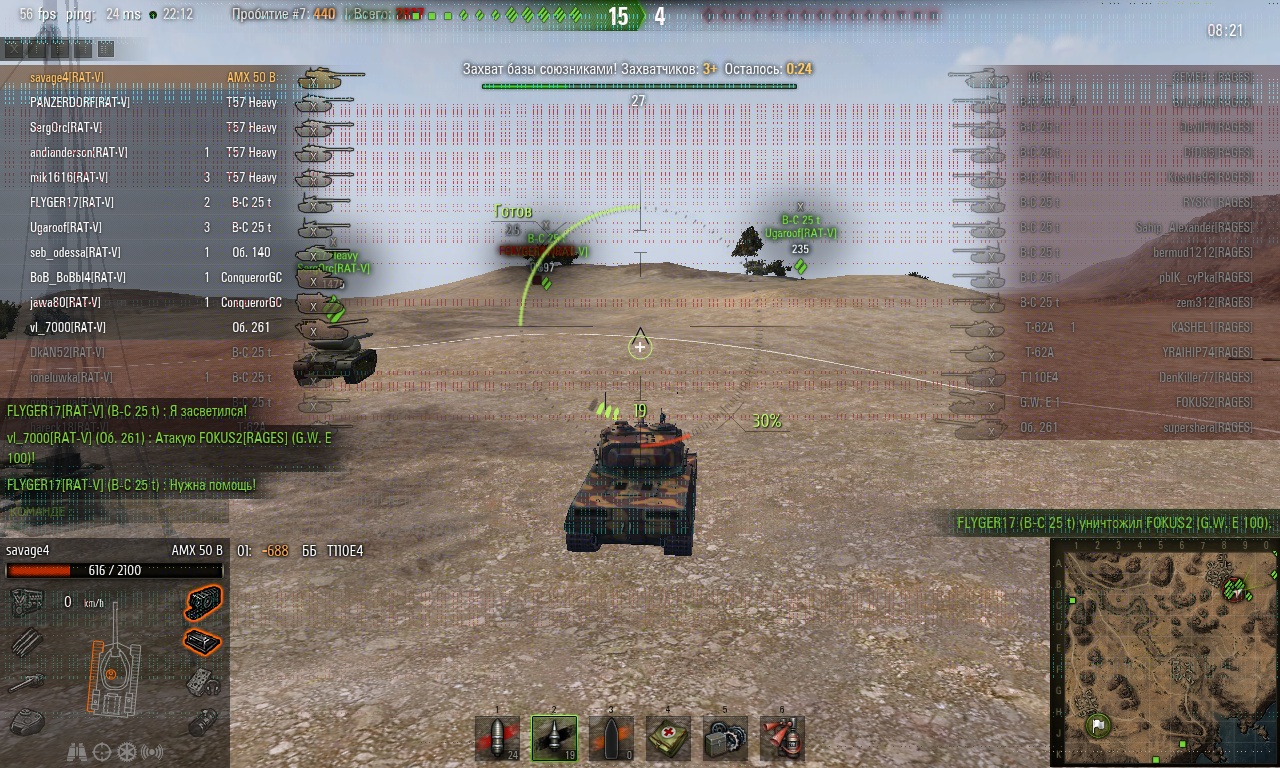Viewport: 1280px width, 768px height.
Task: Click the damaged engine module icon
Action: [203, 602]
